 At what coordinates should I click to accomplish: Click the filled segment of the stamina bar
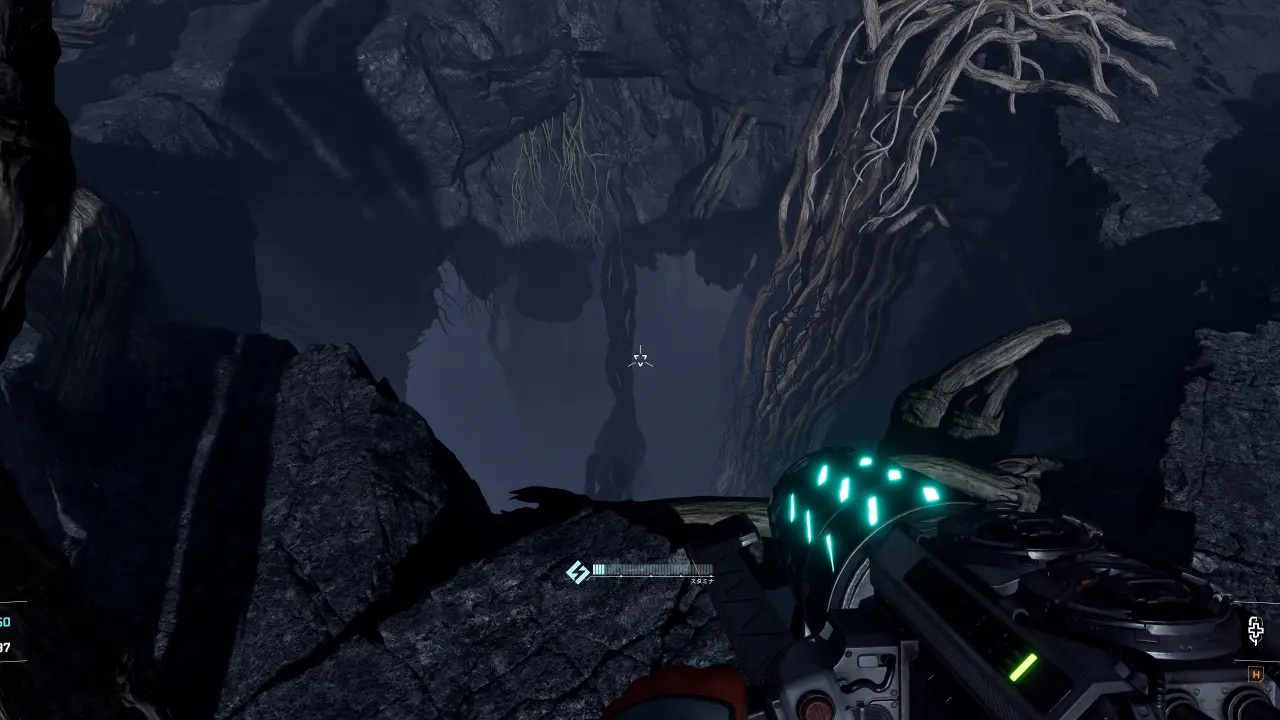point(600,567)
